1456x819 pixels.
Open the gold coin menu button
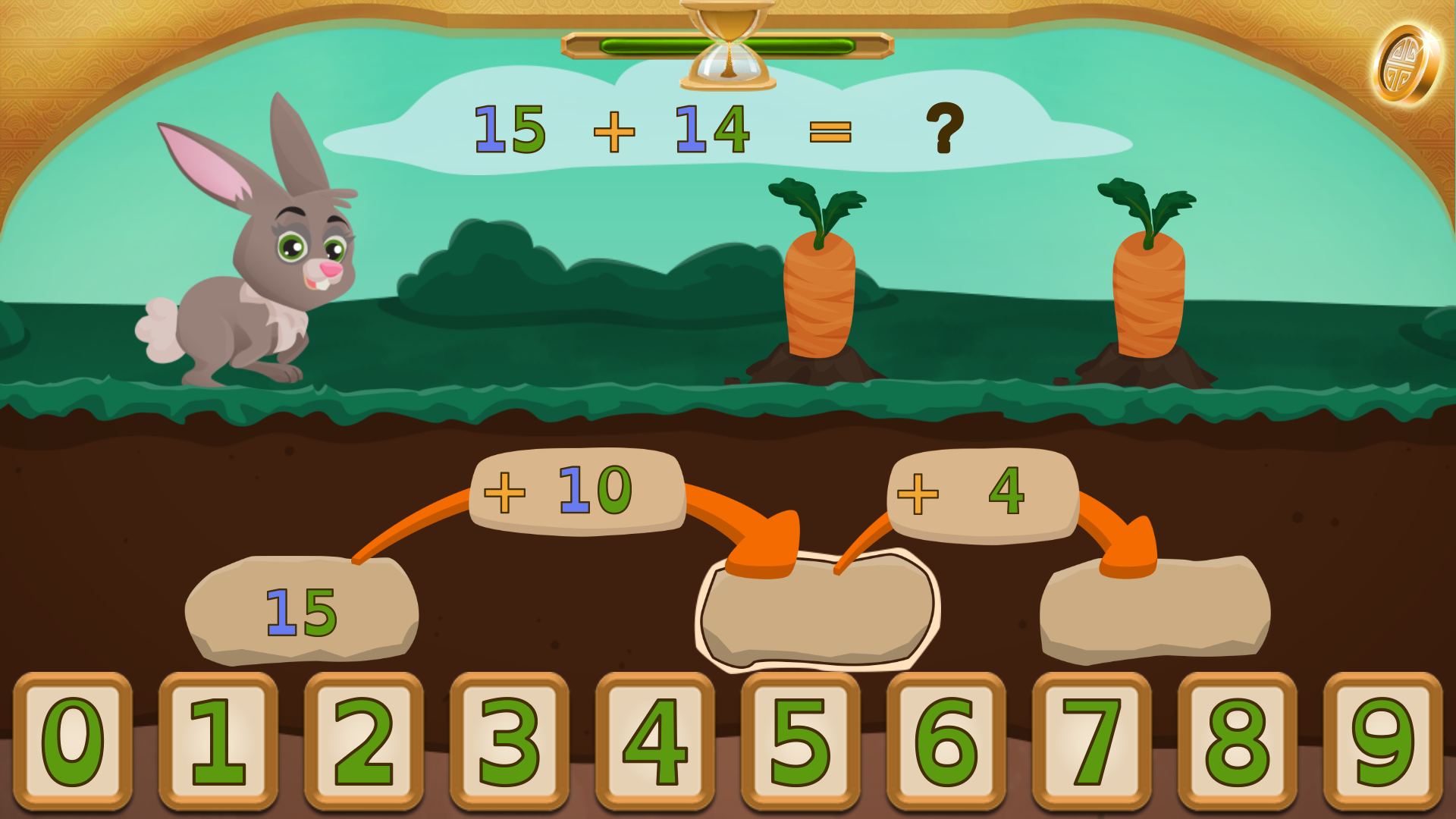(x=1405, y=65)
